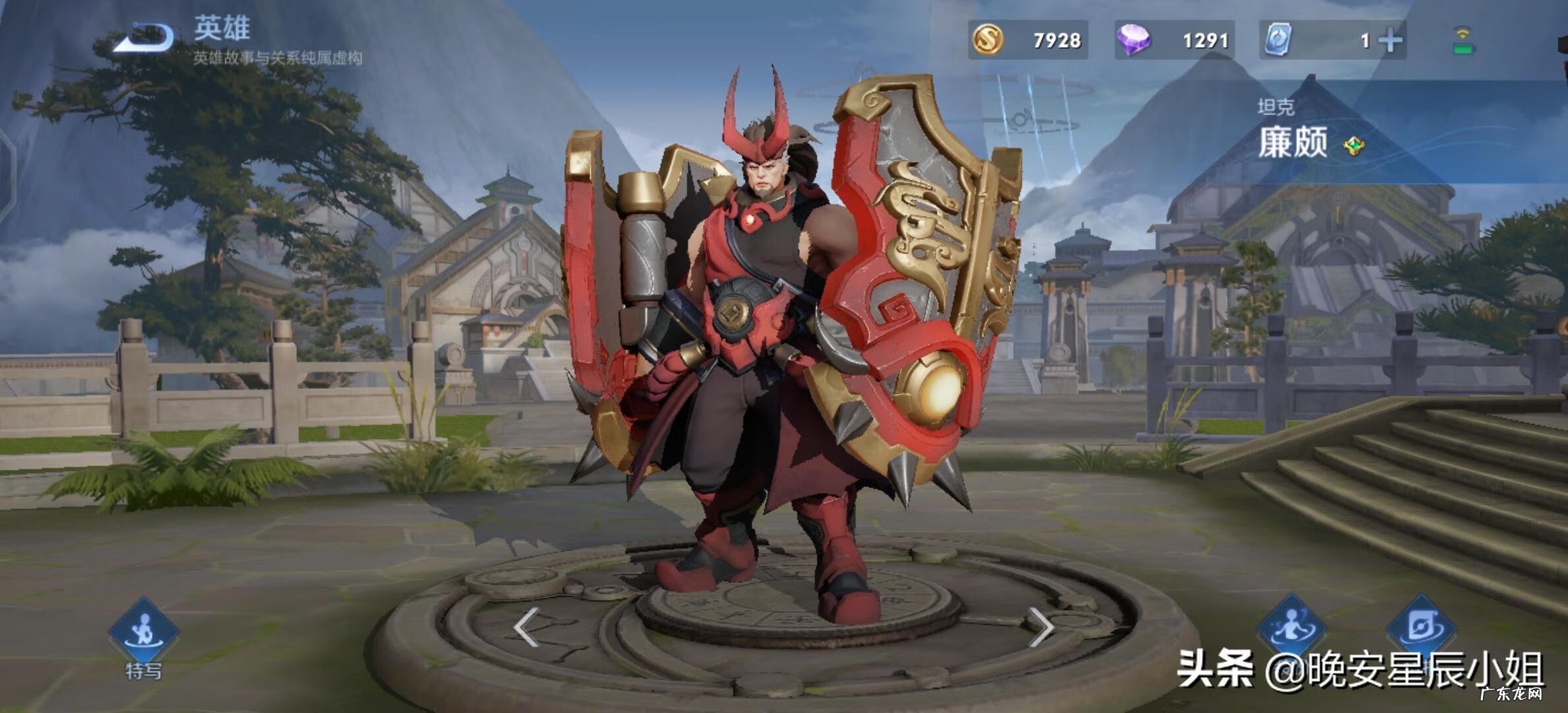Tap the gold coin currency icon

(x=988, y=40)
